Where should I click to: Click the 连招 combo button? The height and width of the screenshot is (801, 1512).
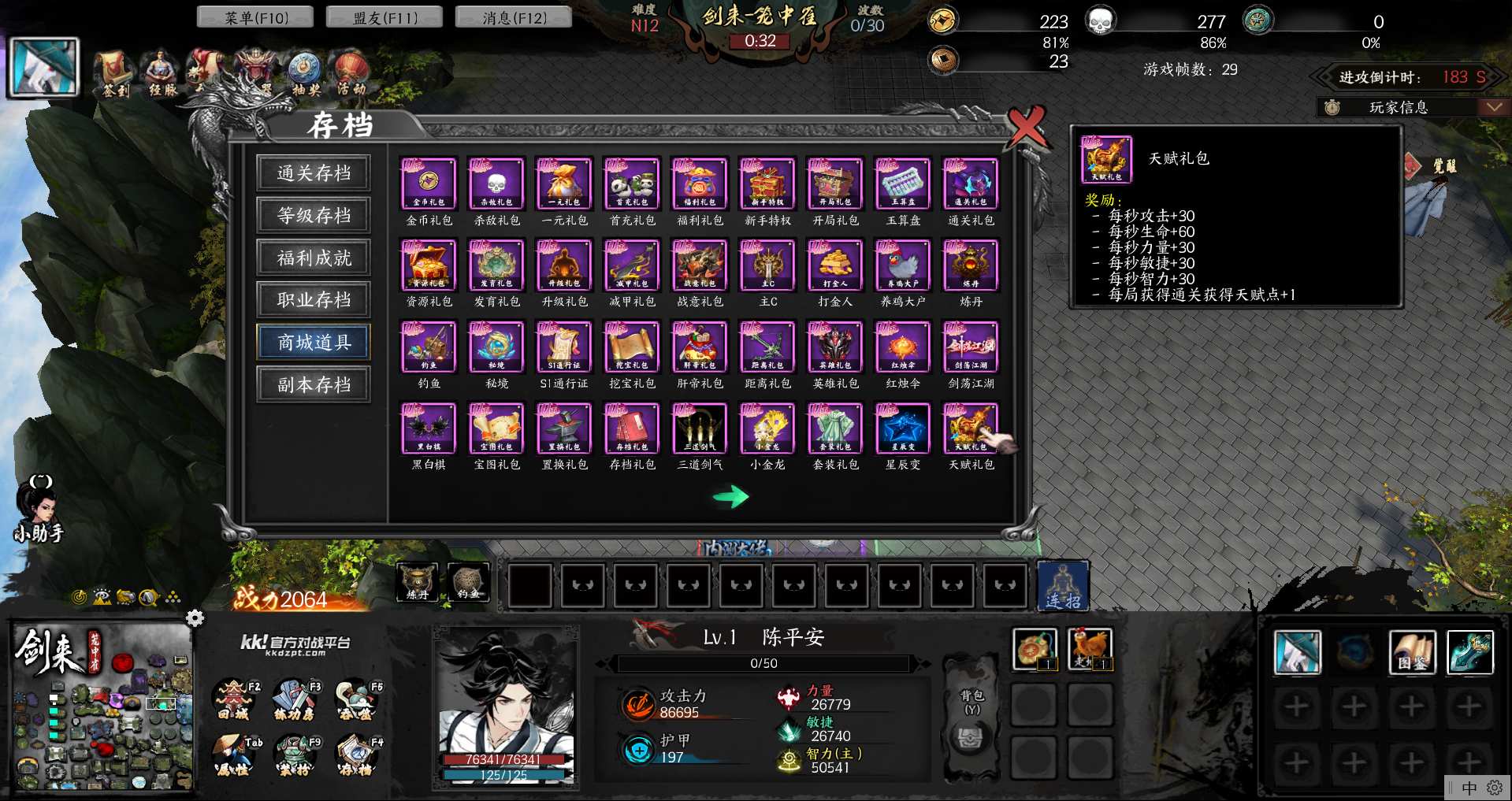click(1063, 586)
